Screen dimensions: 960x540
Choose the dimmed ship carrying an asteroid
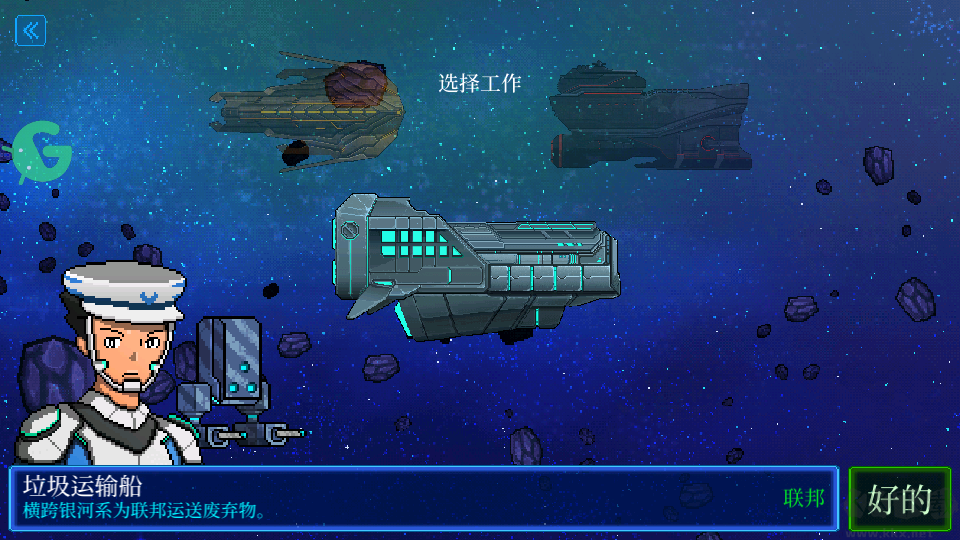point(307,112)
